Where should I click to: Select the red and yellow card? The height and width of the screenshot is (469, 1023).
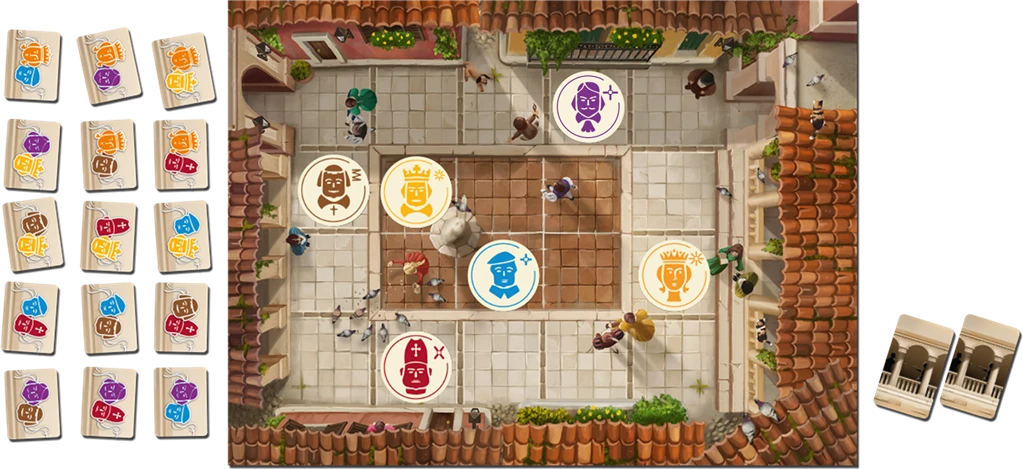pyautogui.click(x=108, y=236)
